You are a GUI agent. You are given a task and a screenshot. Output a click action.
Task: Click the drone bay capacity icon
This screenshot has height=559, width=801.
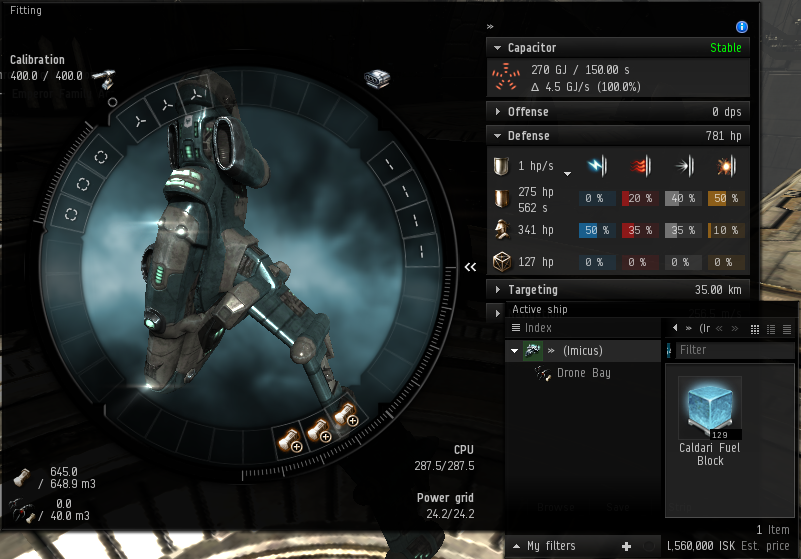(x=20, y=510)
